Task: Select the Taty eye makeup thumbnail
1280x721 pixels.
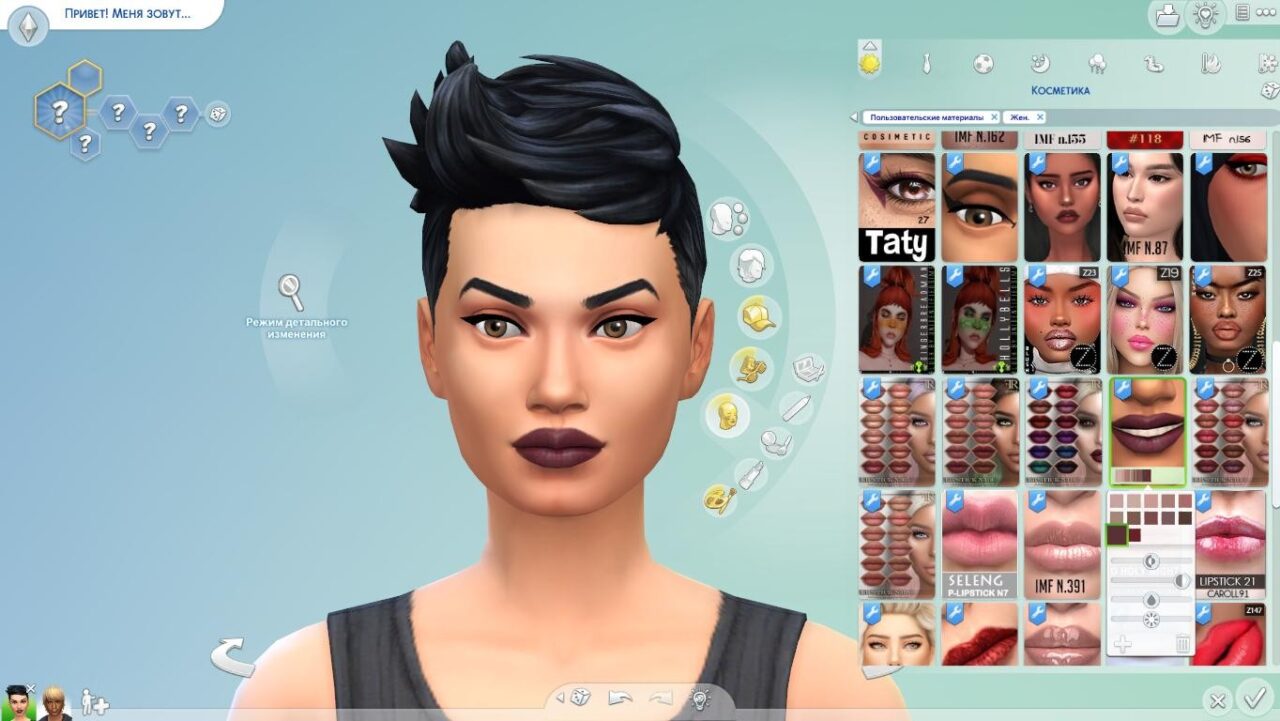Action: point(897,208)
